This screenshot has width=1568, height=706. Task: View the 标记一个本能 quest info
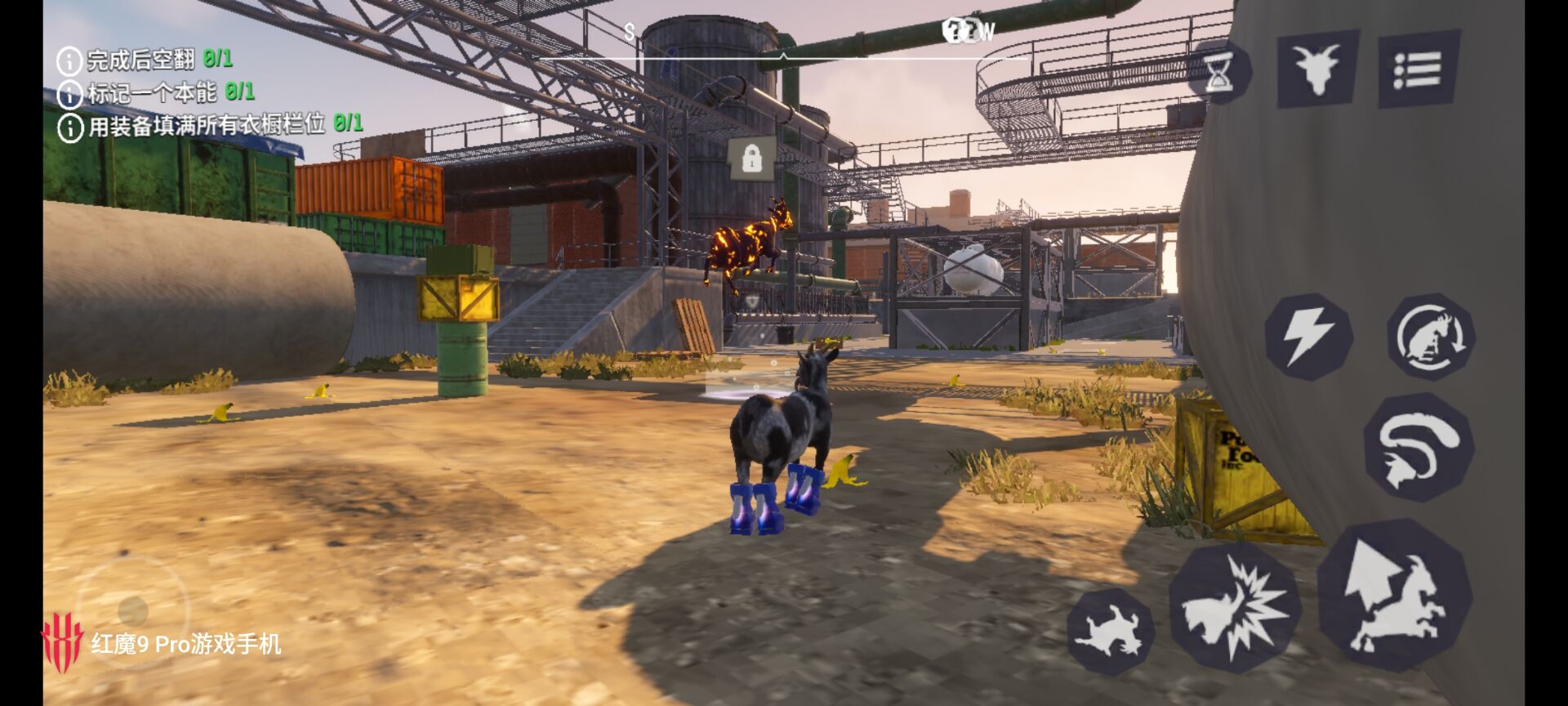69,94
